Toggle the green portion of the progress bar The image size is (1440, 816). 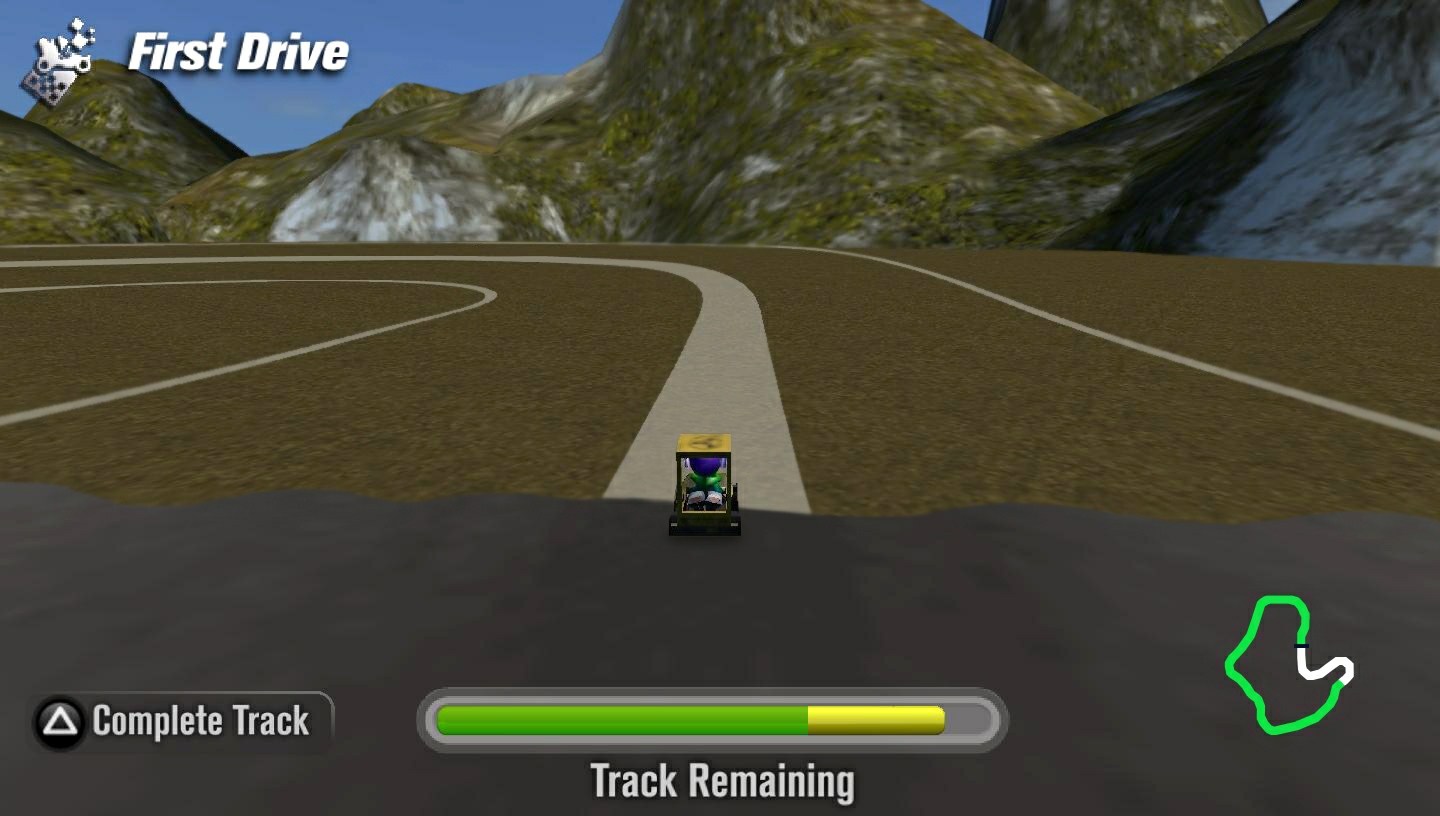pyautogui.click(x=620, y=718)
